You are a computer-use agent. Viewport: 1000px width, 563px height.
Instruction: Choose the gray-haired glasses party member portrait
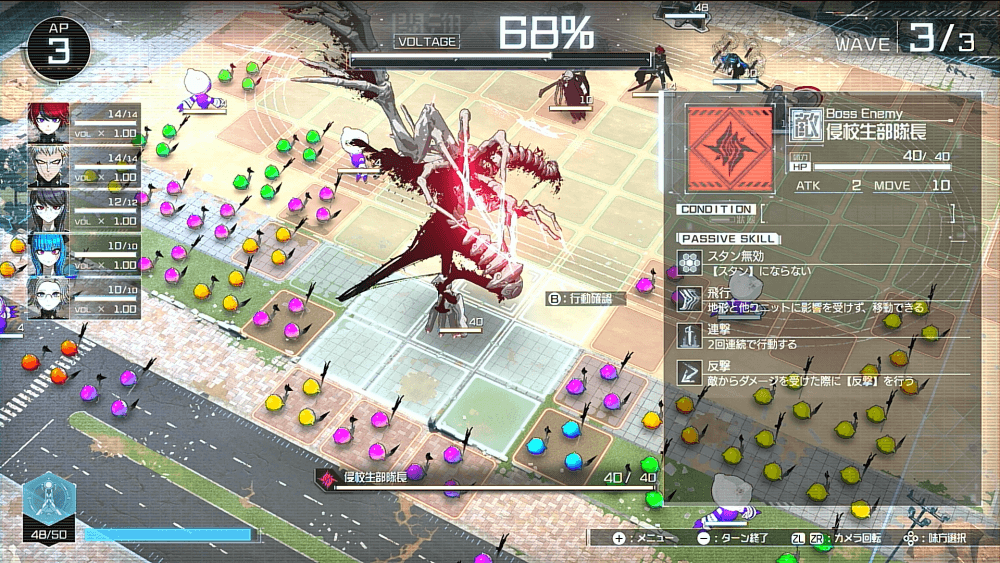tap(48, 297)
